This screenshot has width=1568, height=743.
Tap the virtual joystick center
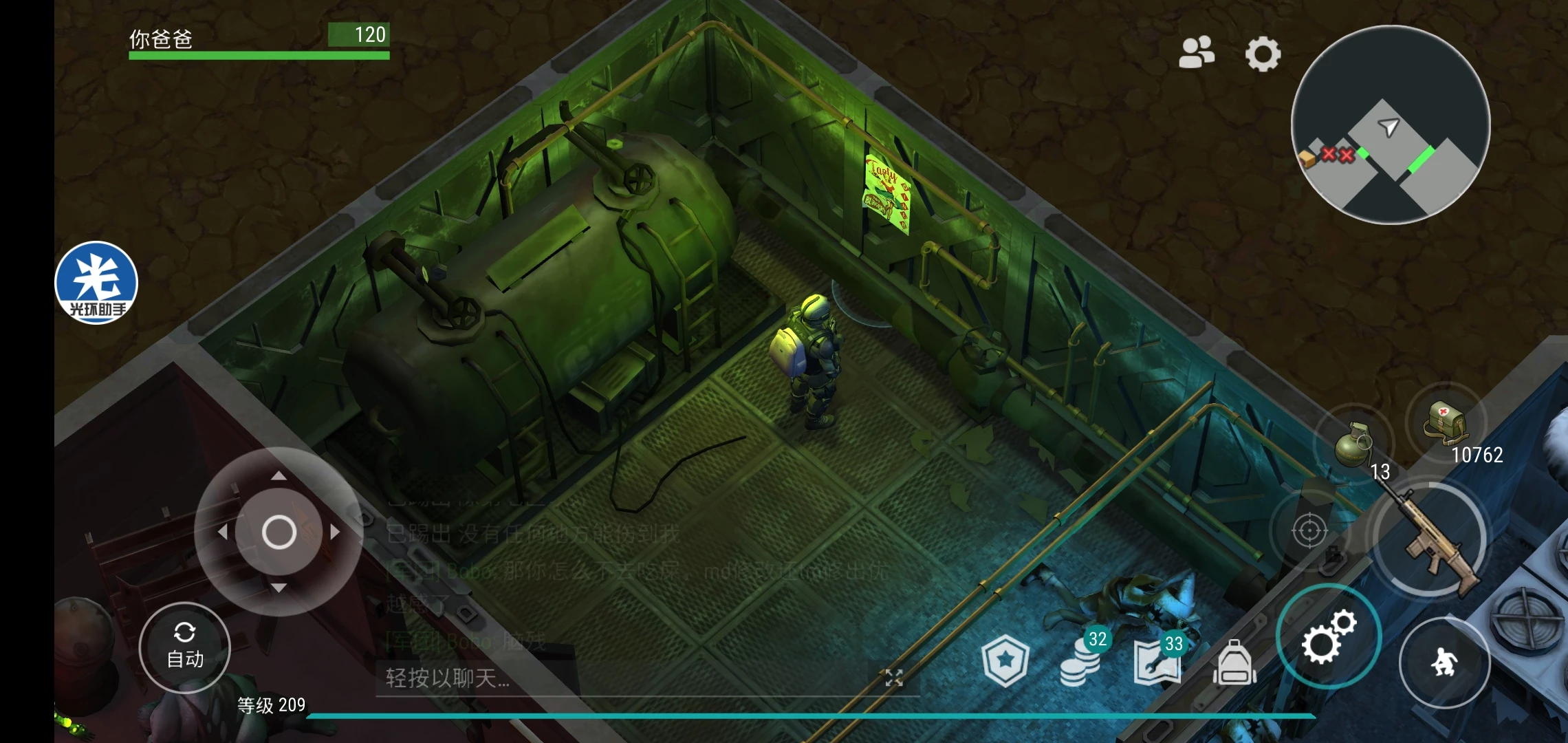tap(279, 532)
